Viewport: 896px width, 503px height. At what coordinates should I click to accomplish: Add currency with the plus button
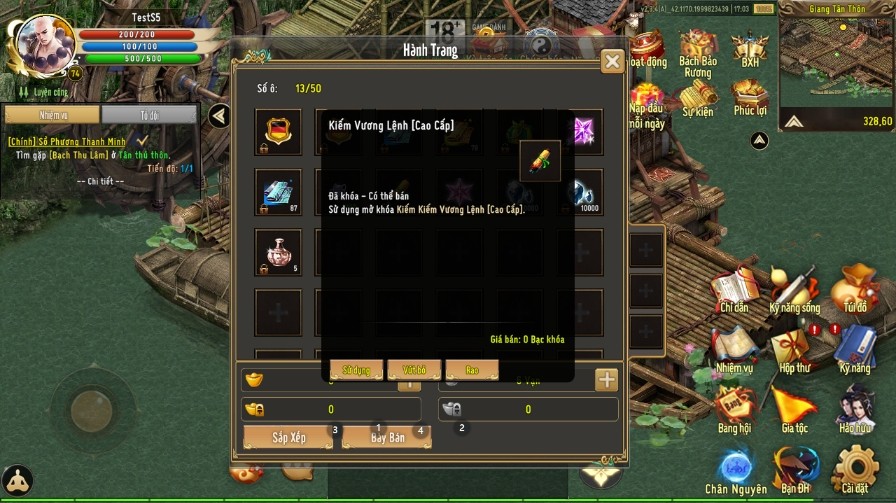click(x=607, y=379)
